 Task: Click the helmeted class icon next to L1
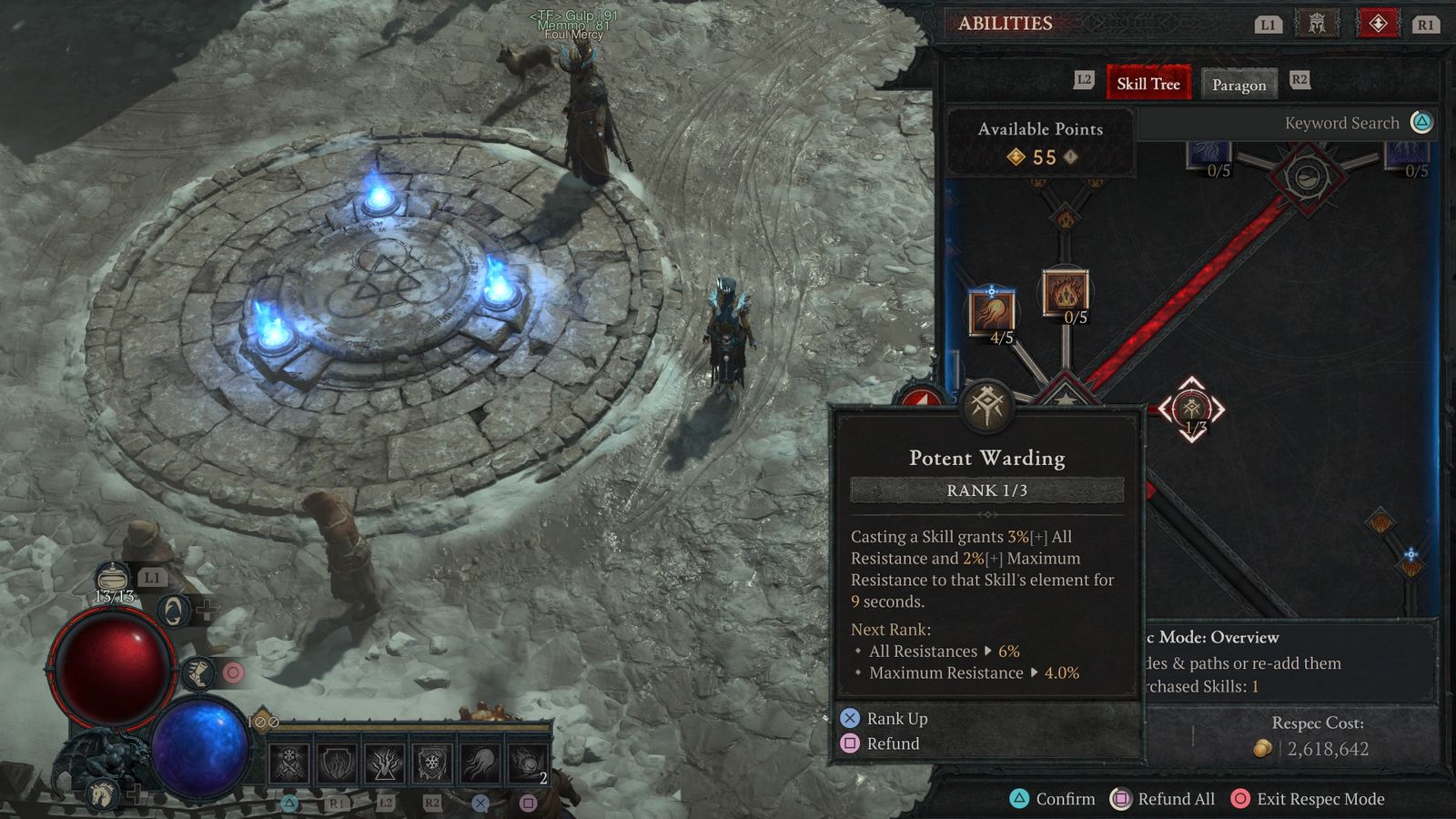[x=1317, y=25]
